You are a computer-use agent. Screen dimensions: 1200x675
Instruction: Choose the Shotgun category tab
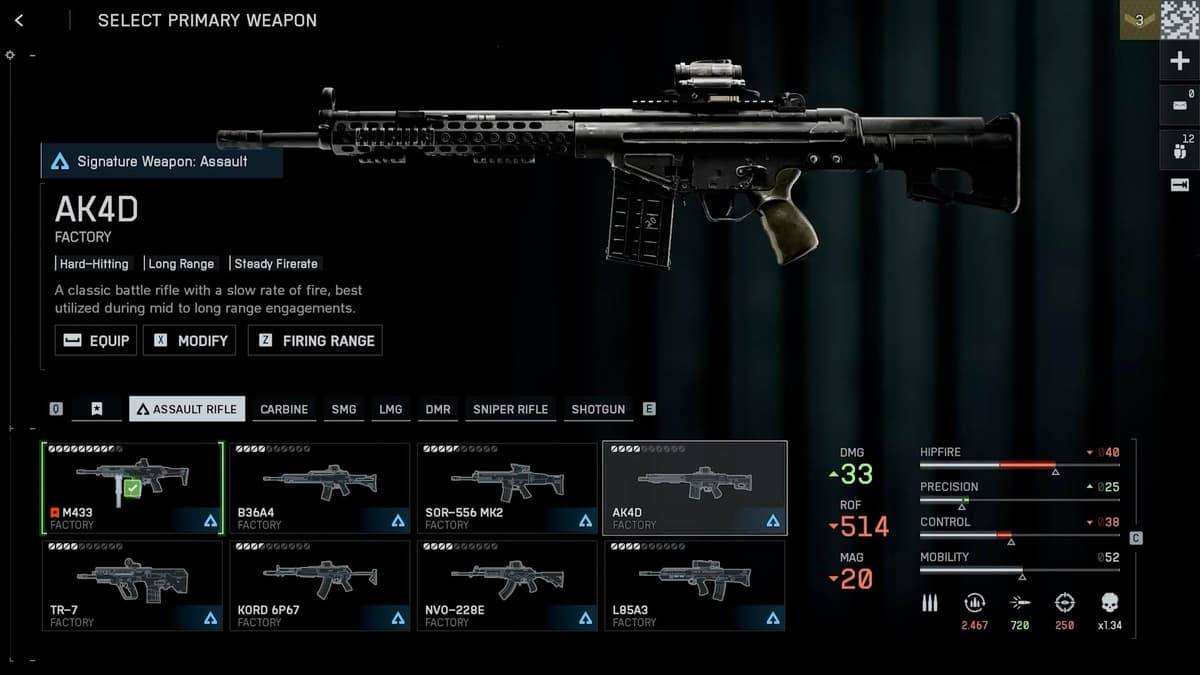point(598,409)
